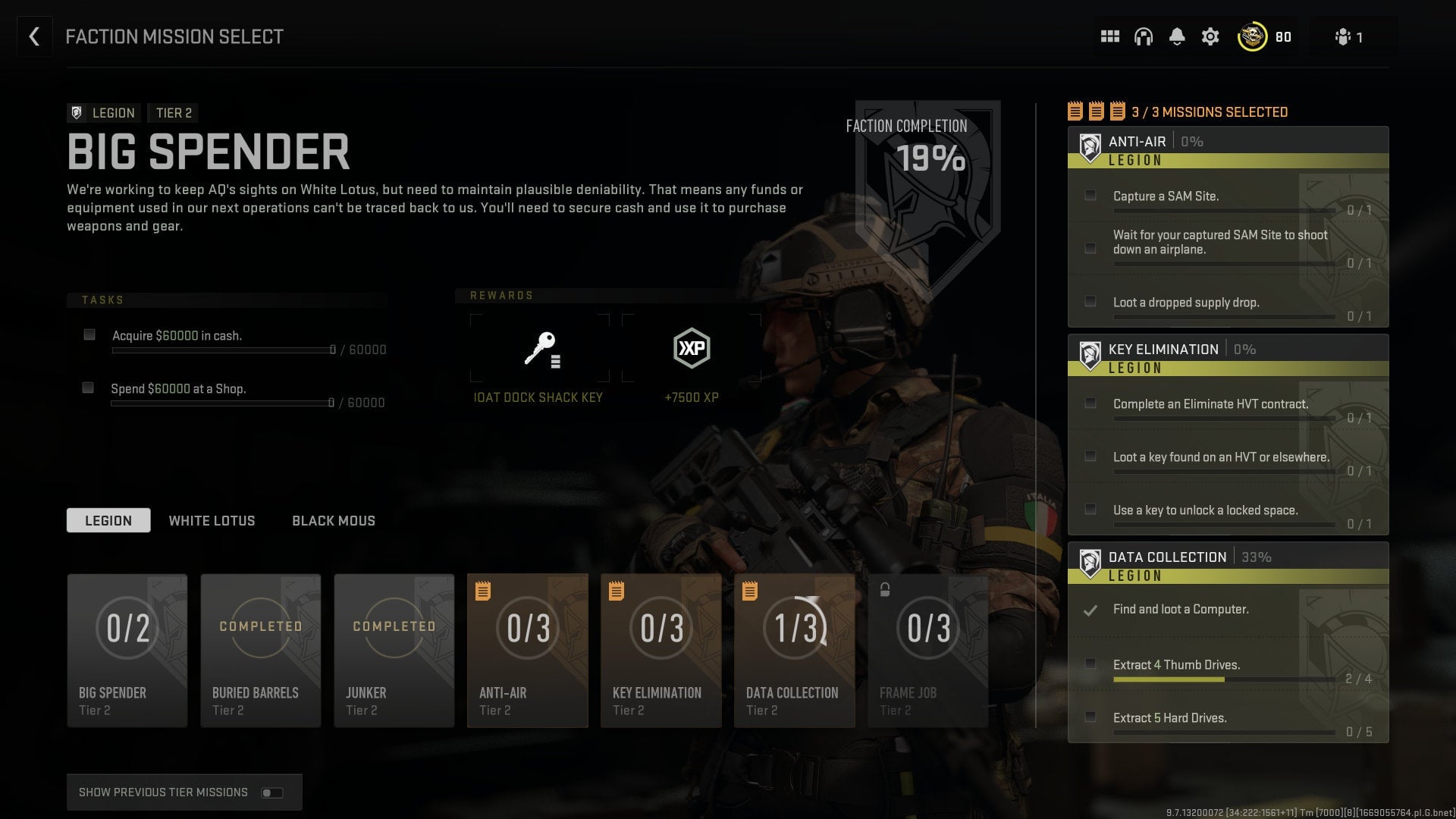
Task: Click the headset audio icon
Action: (x=1144, y=36)
